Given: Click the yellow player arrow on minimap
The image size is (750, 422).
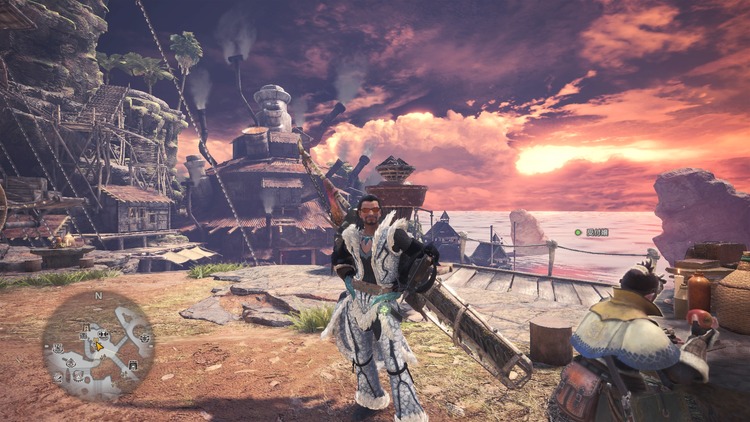Looking at the screenshot, I should 99,346.
